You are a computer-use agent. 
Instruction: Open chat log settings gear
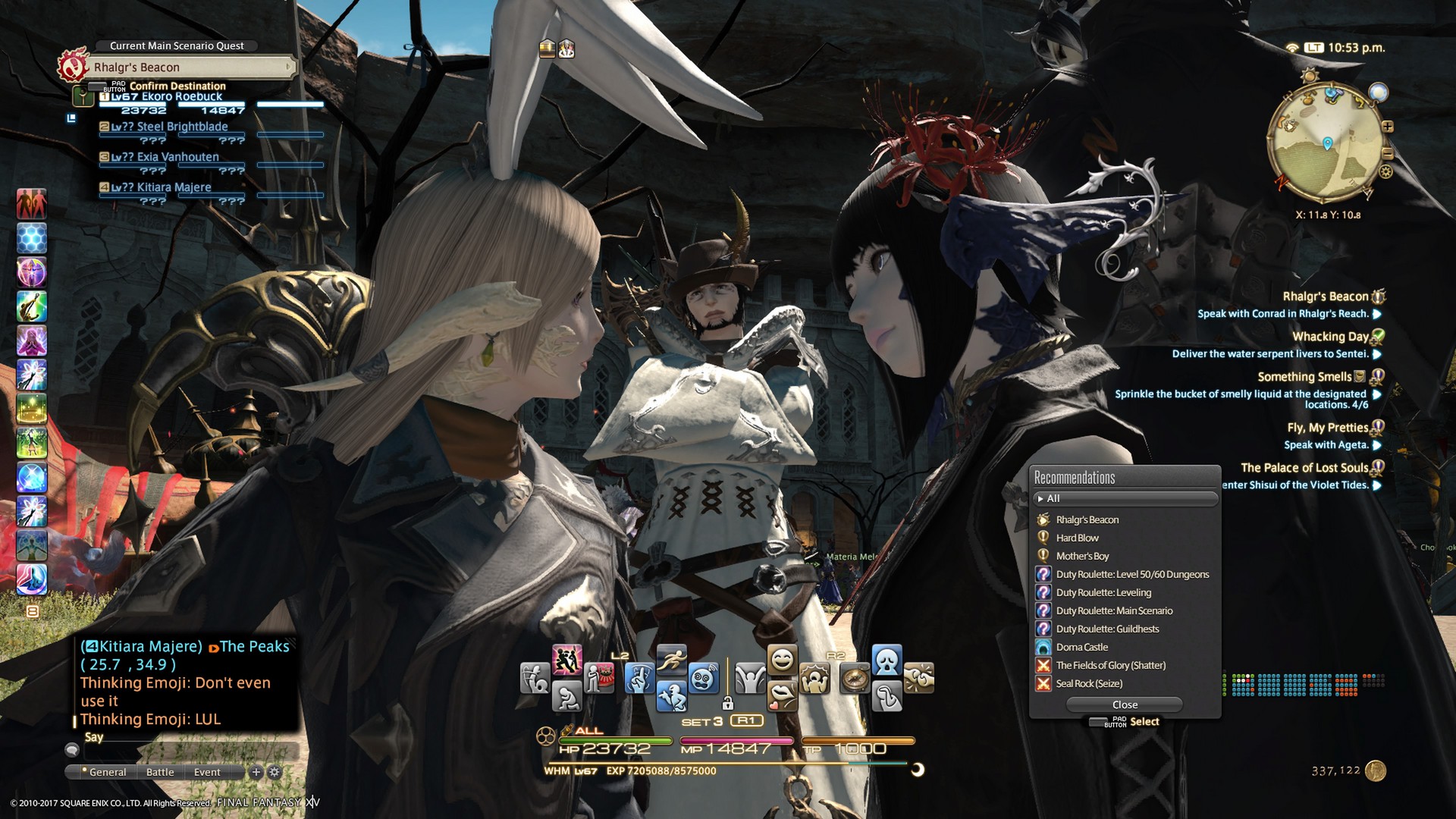point(275,772)
